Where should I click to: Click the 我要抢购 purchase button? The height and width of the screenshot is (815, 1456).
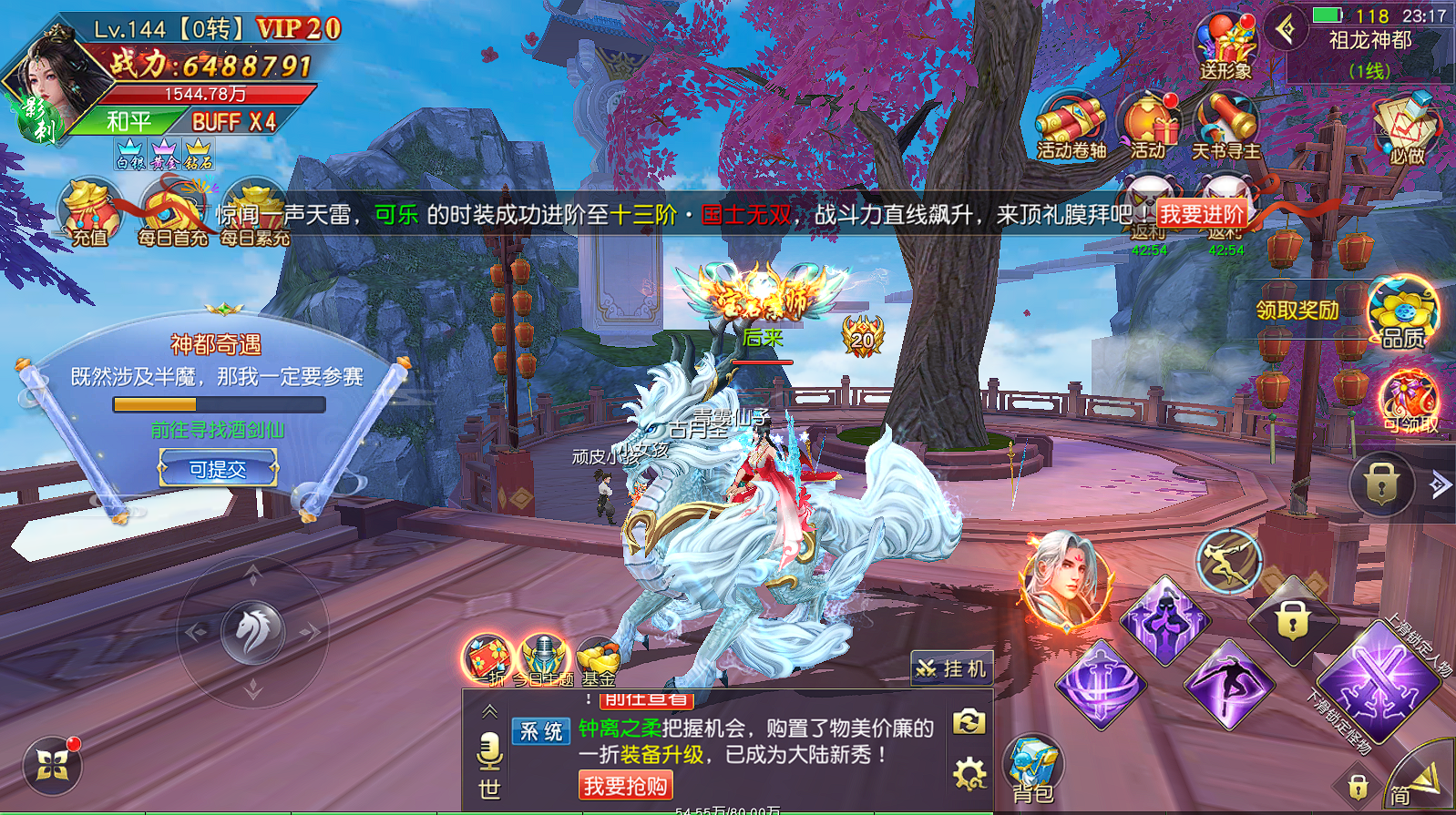pos(625,785)
